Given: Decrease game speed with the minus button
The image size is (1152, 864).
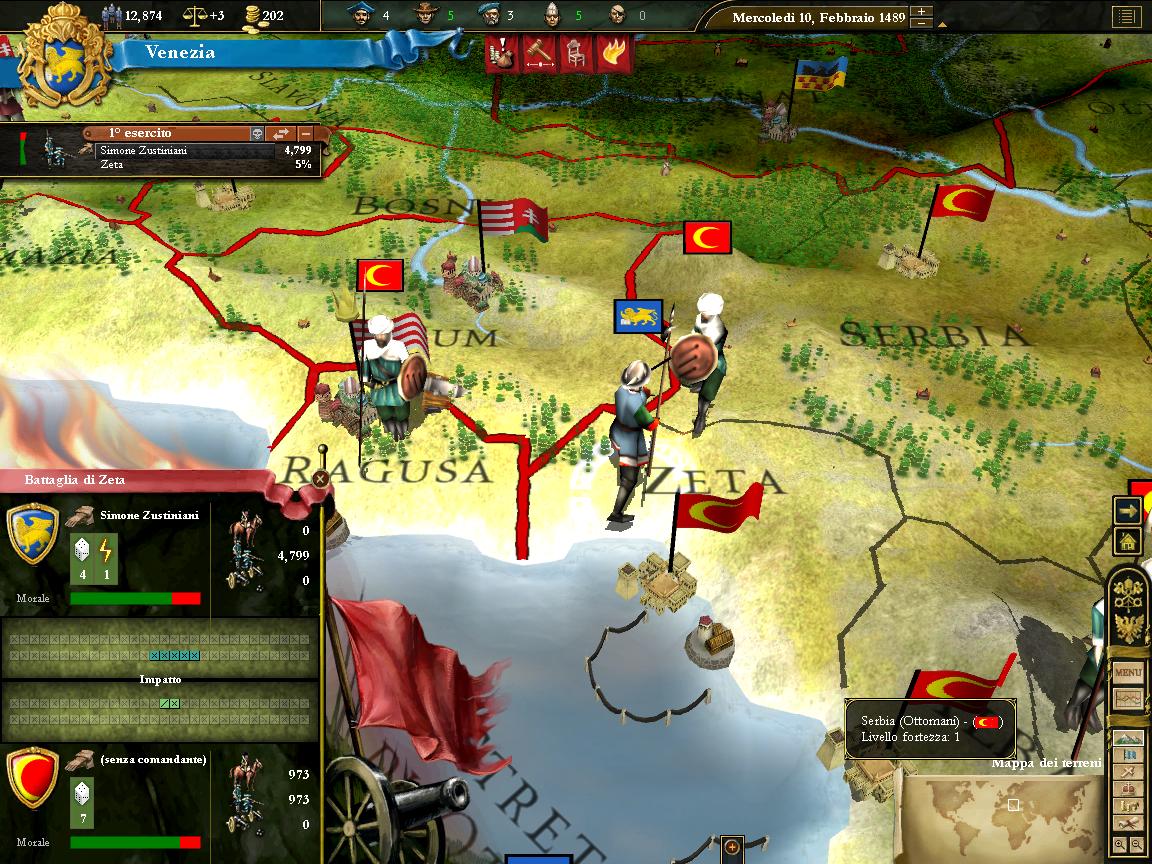Looking at the screenshot, I should [922, 24].
